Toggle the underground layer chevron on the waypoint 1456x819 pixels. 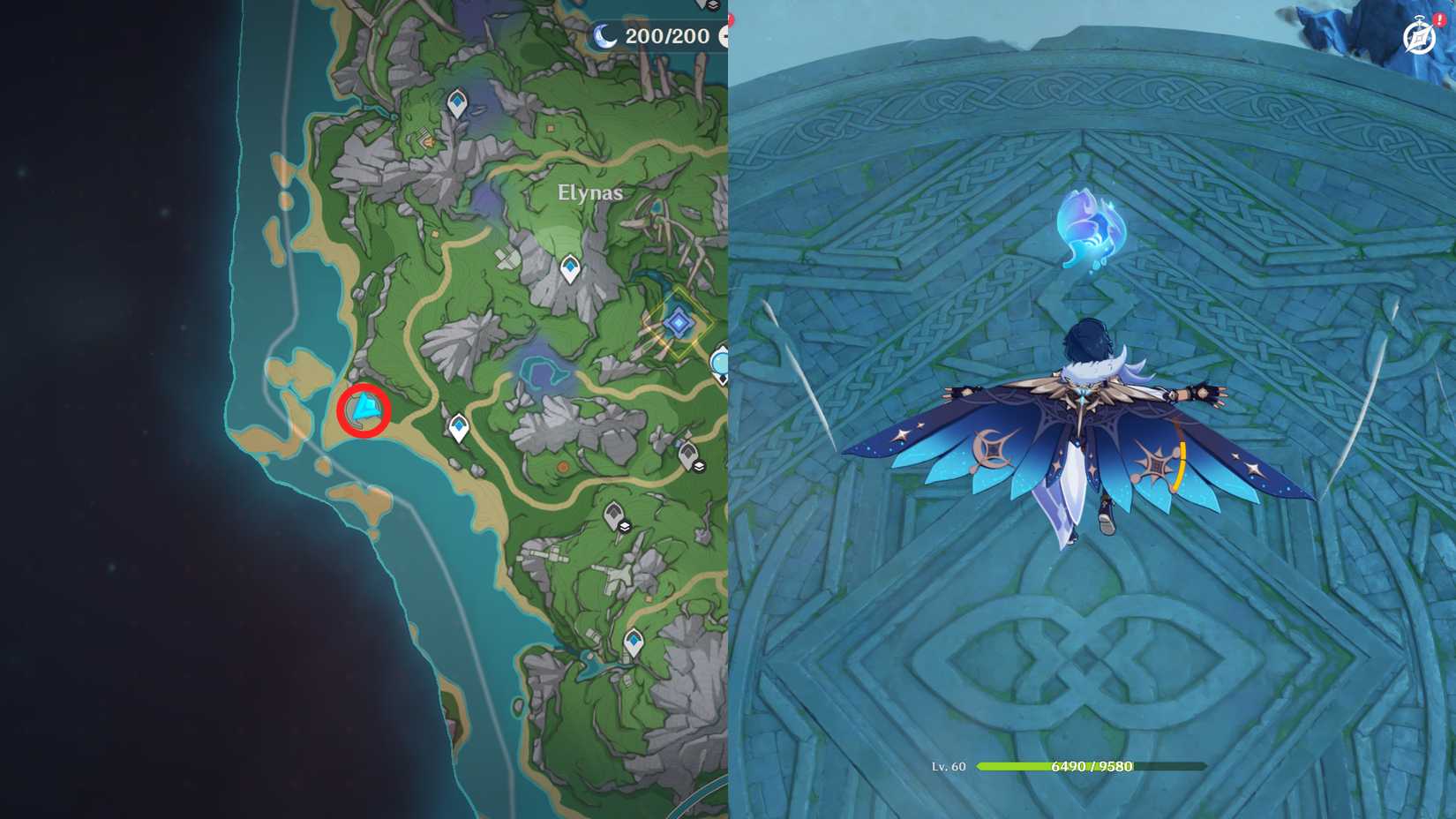pyautogui.click(x=698, y=467)
